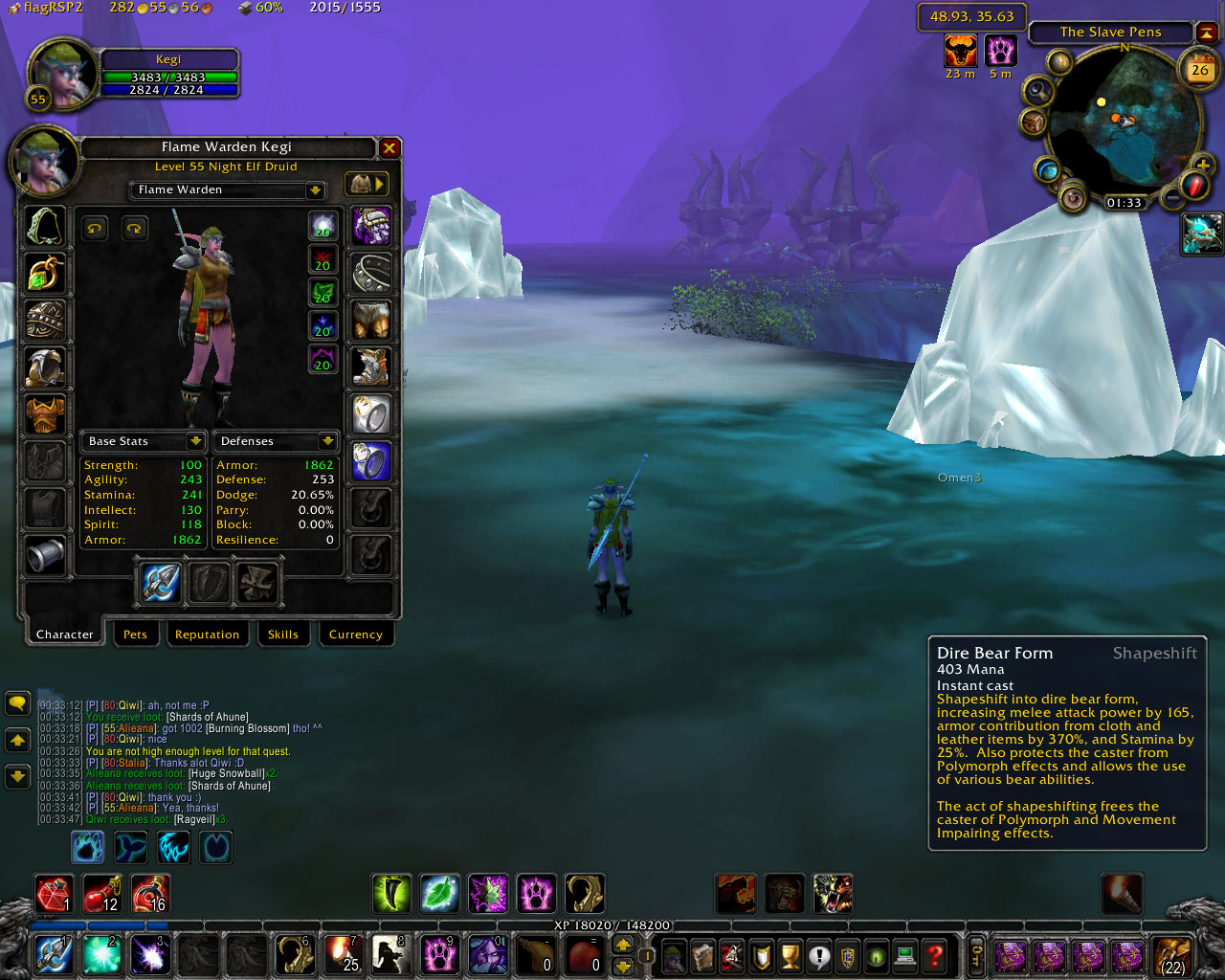Open the Reputation tab

point(207,635)
